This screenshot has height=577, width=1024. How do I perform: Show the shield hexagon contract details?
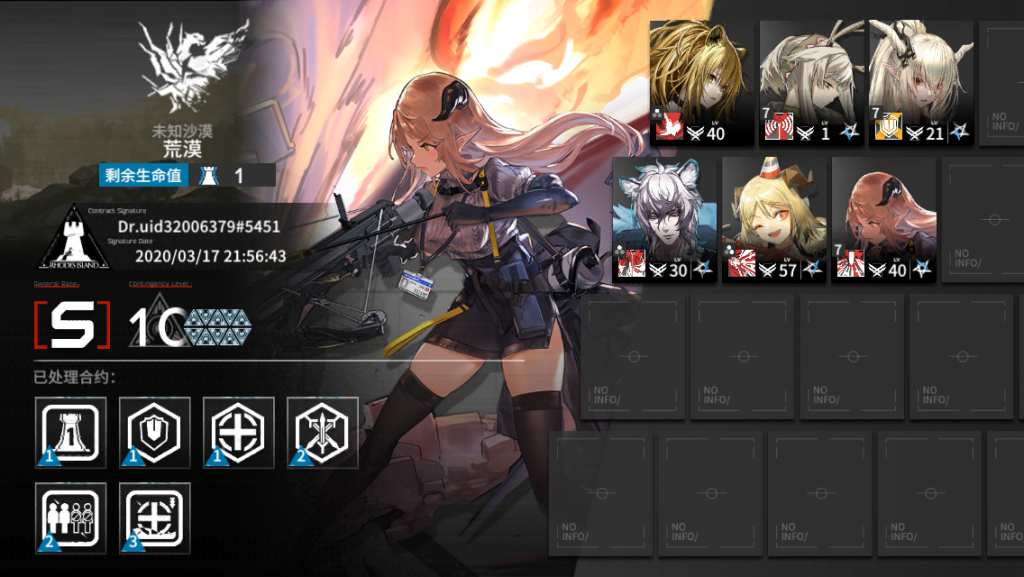click(x=154, y=433)
